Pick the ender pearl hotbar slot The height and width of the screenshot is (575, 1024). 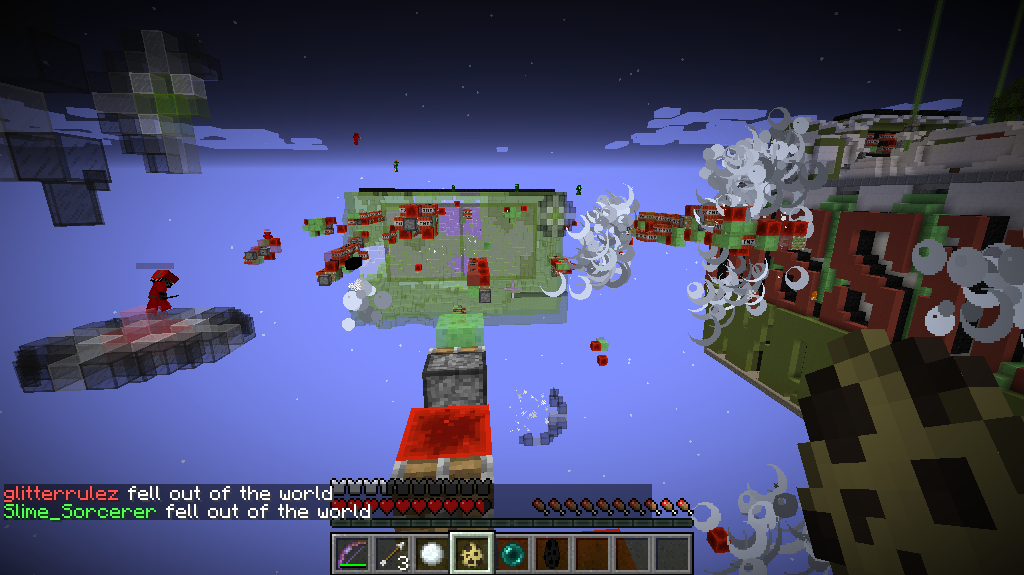coord(511,554)
